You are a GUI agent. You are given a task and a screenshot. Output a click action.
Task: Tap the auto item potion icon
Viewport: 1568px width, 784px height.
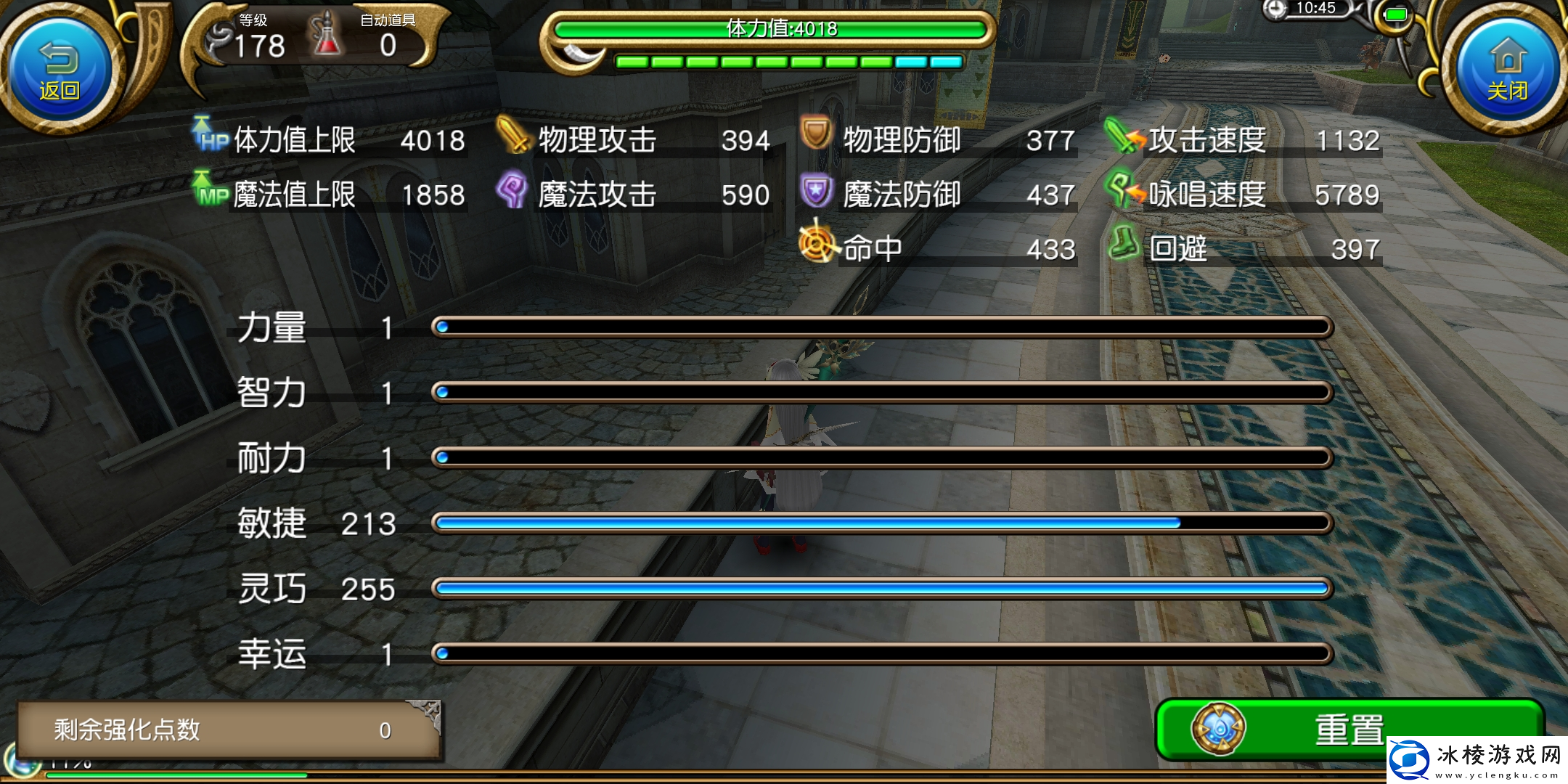[327, 36]
